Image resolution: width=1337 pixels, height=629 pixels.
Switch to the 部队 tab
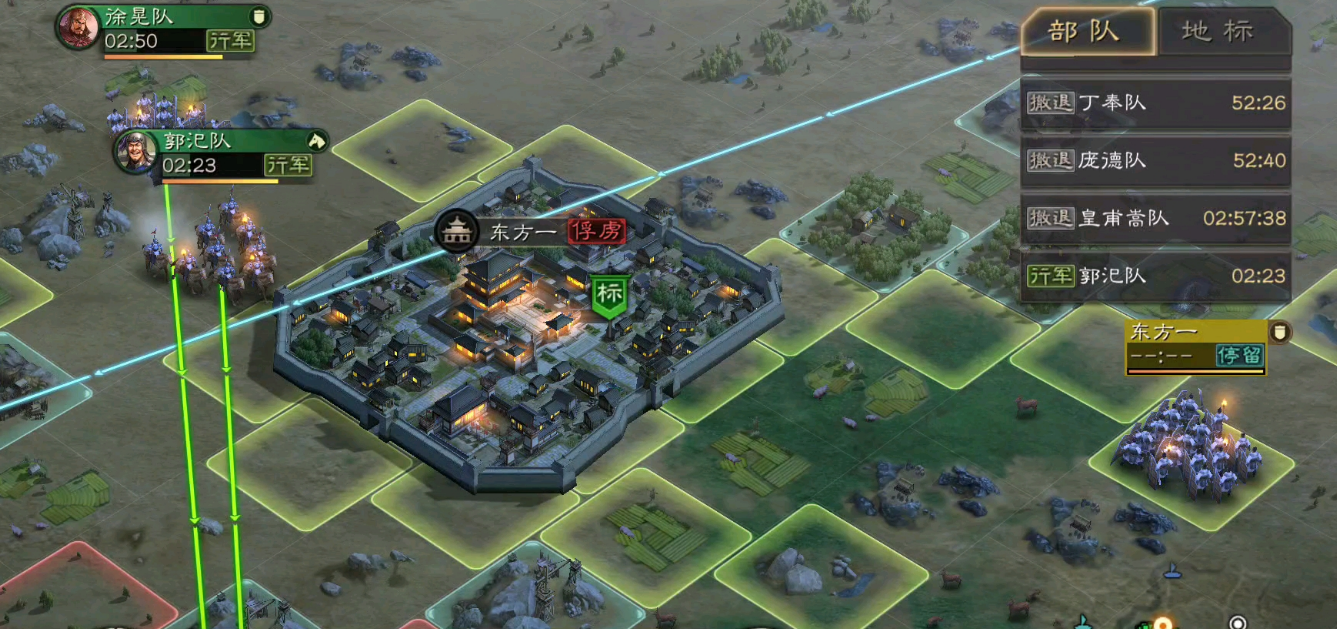tap(1087, 32)
